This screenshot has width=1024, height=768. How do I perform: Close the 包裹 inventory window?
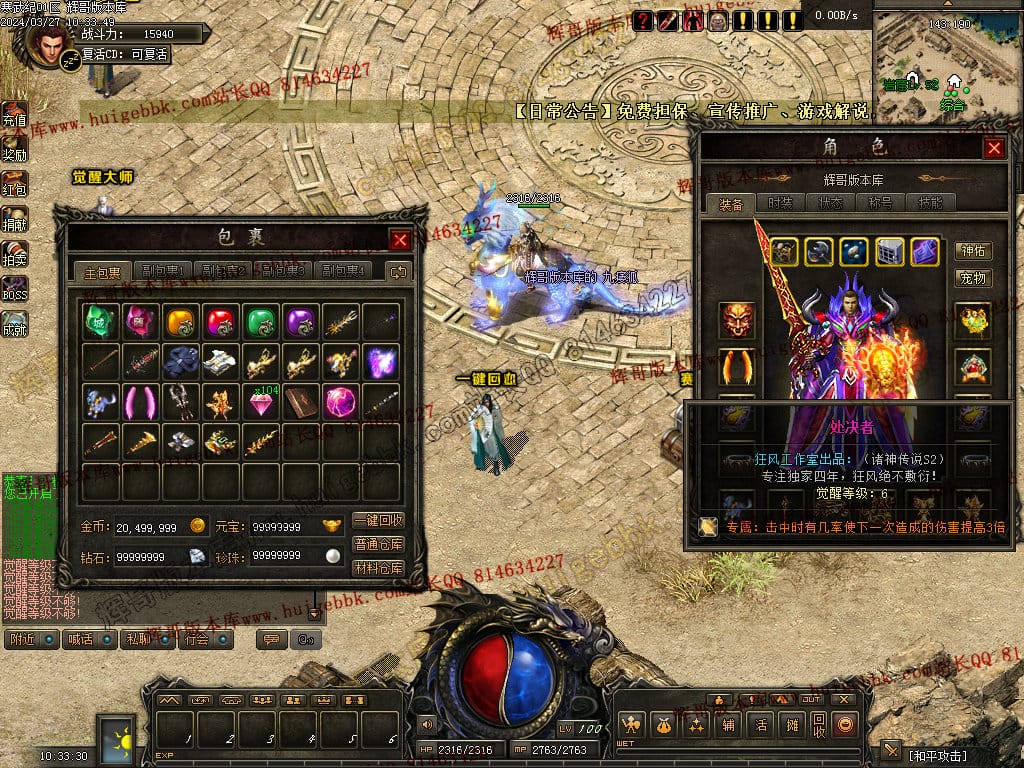(399, 240)
